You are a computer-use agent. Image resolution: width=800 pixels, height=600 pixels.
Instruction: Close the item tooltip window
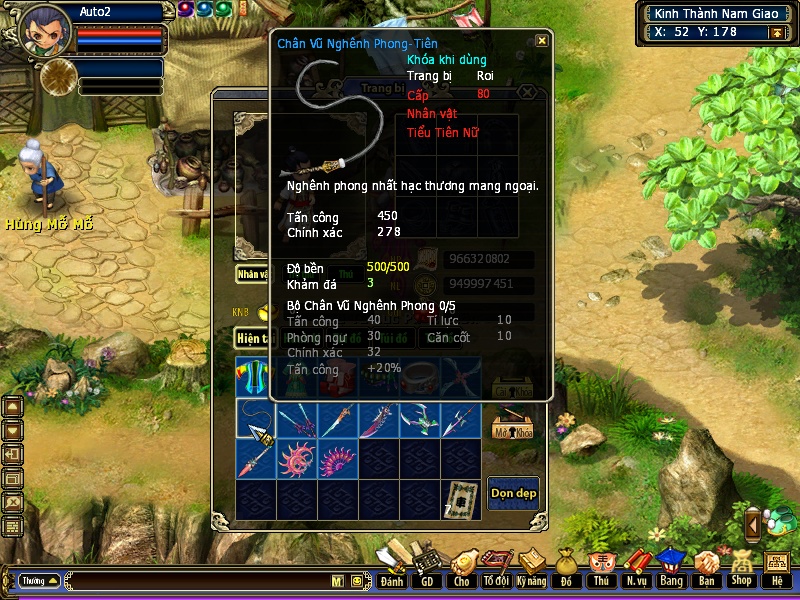coord(541,41)
